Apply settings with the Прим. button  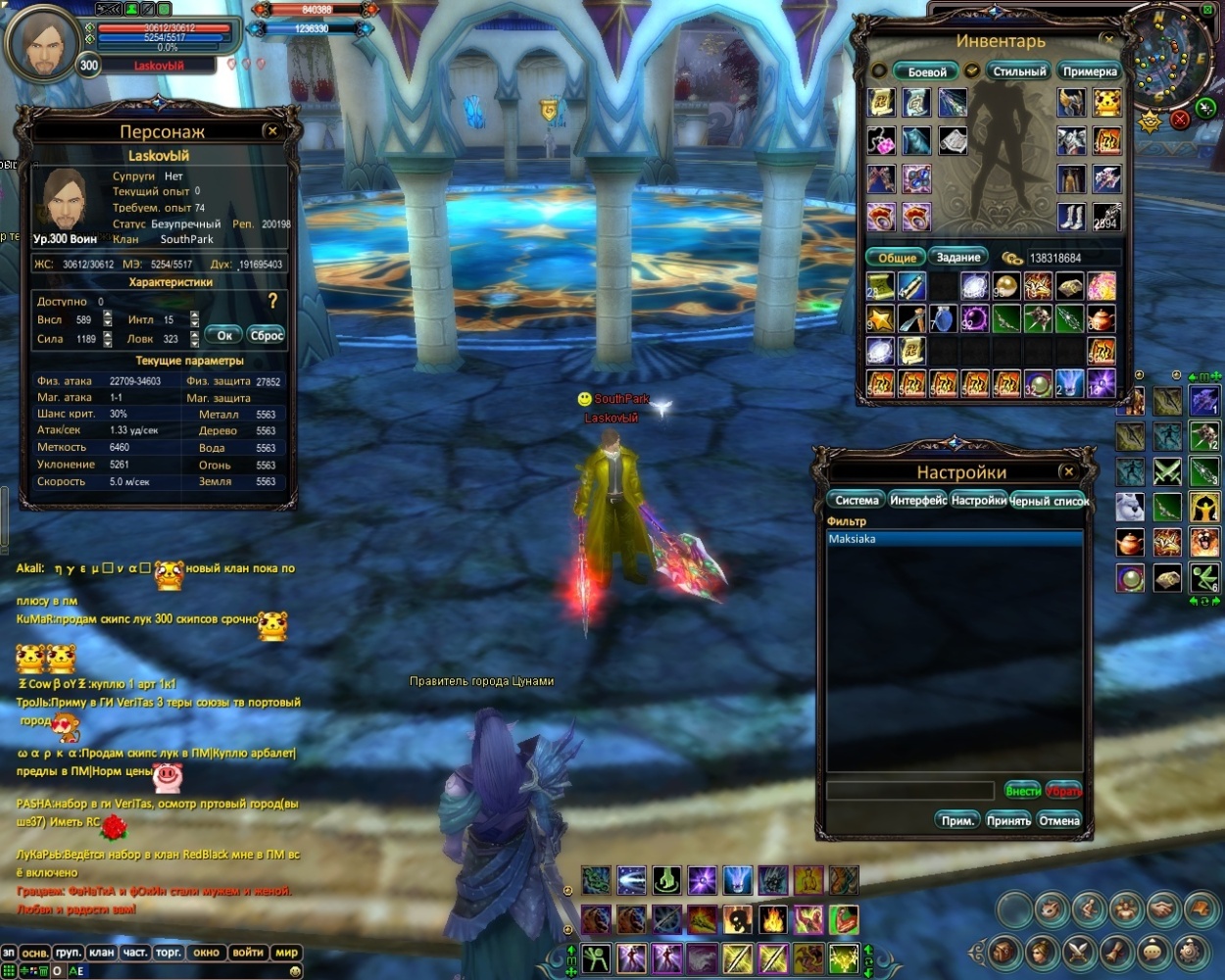coord(957,820)
